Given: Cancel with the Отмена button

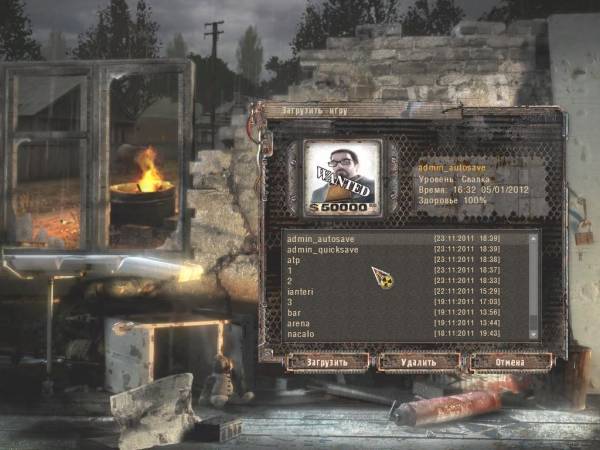Looking at the screenshot, I should pos(510,361).
